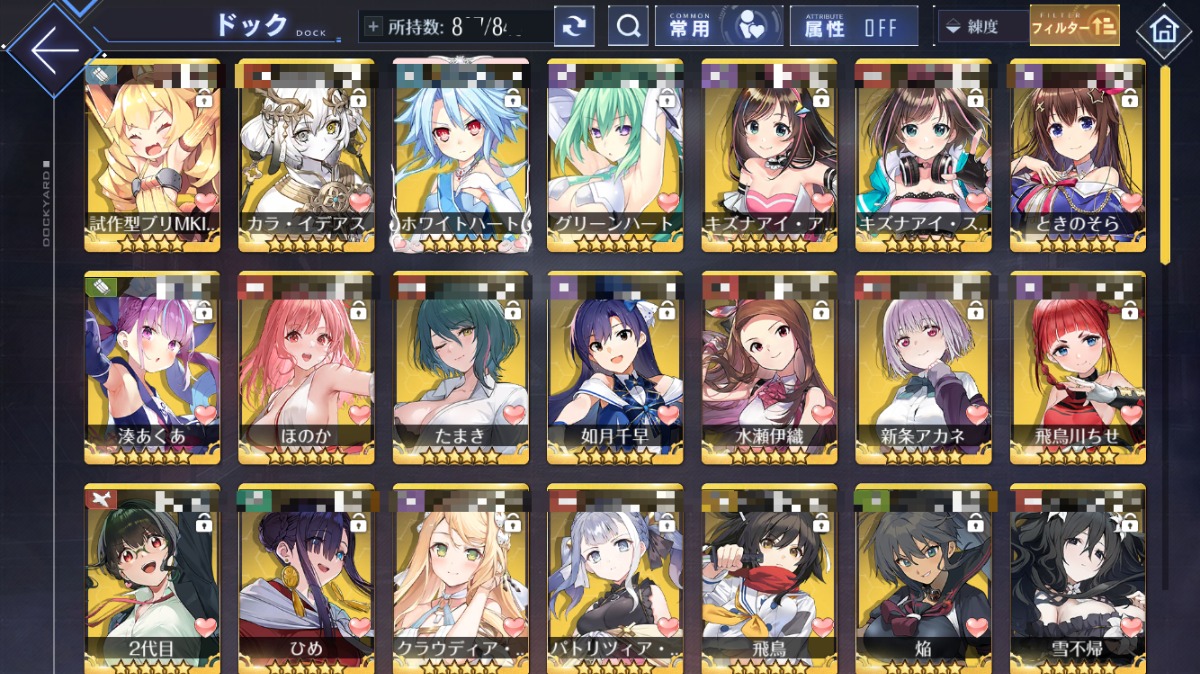The image size is (1200, 674).
Task: Pick the ときのそら ship card
Action: tap(1076, 155)
